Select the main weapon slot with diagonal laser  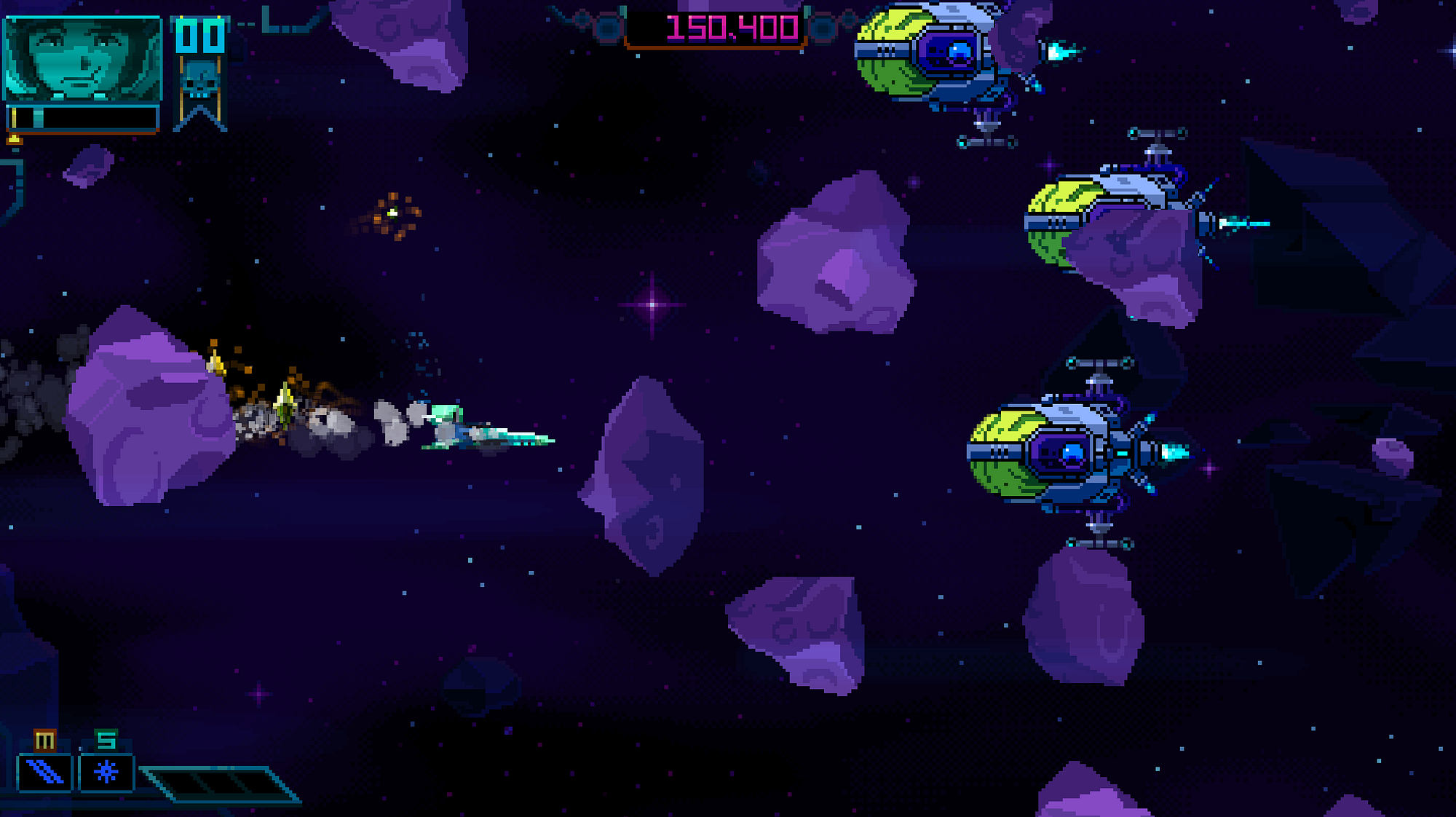[45, 772]
